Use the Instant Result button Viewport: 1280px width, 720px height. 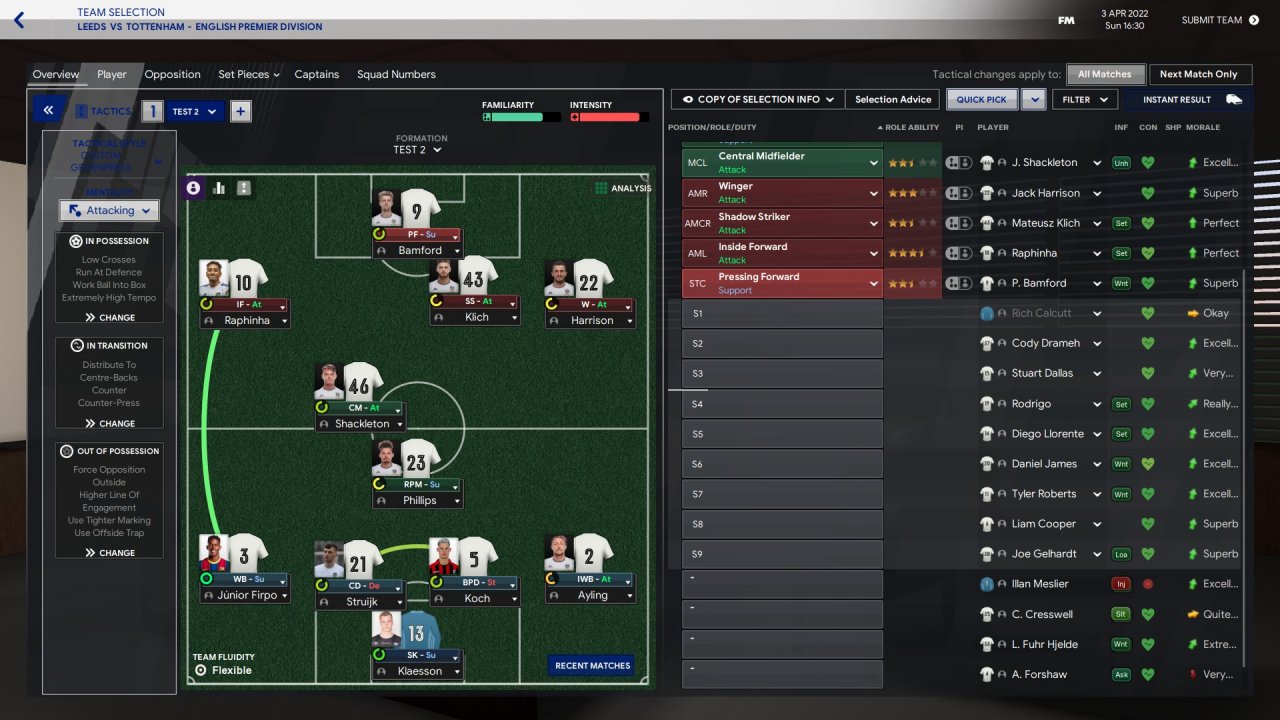click(x=1190, y=100)
